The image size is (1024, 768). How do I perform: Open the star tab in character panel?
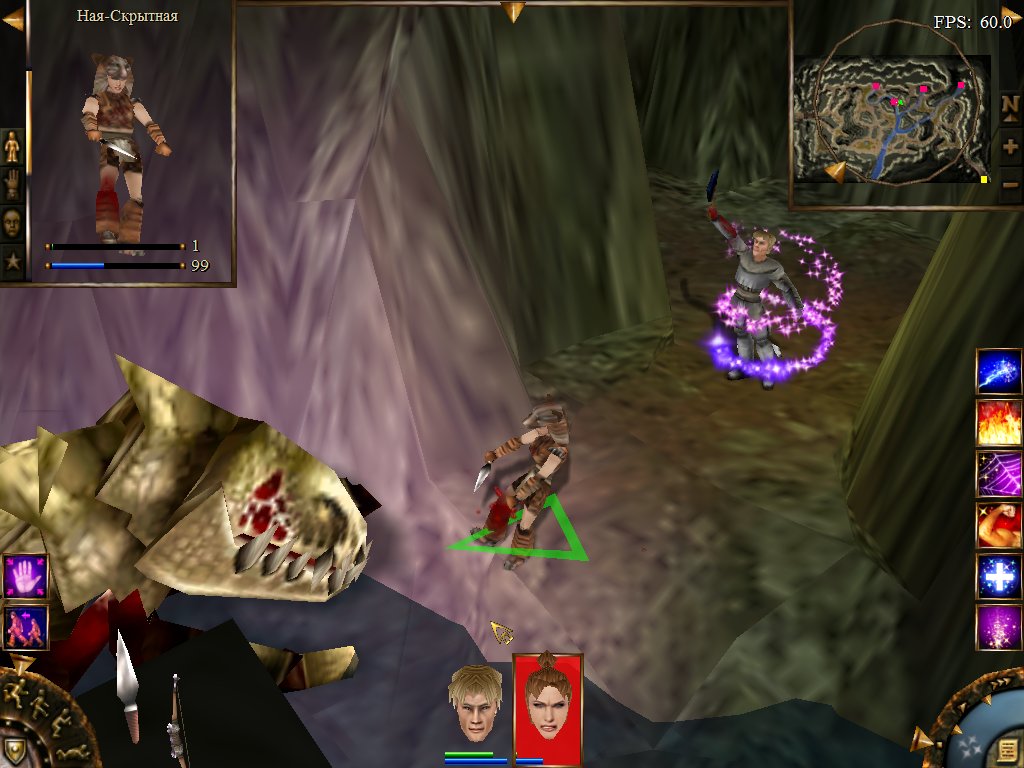pos(12,262)
